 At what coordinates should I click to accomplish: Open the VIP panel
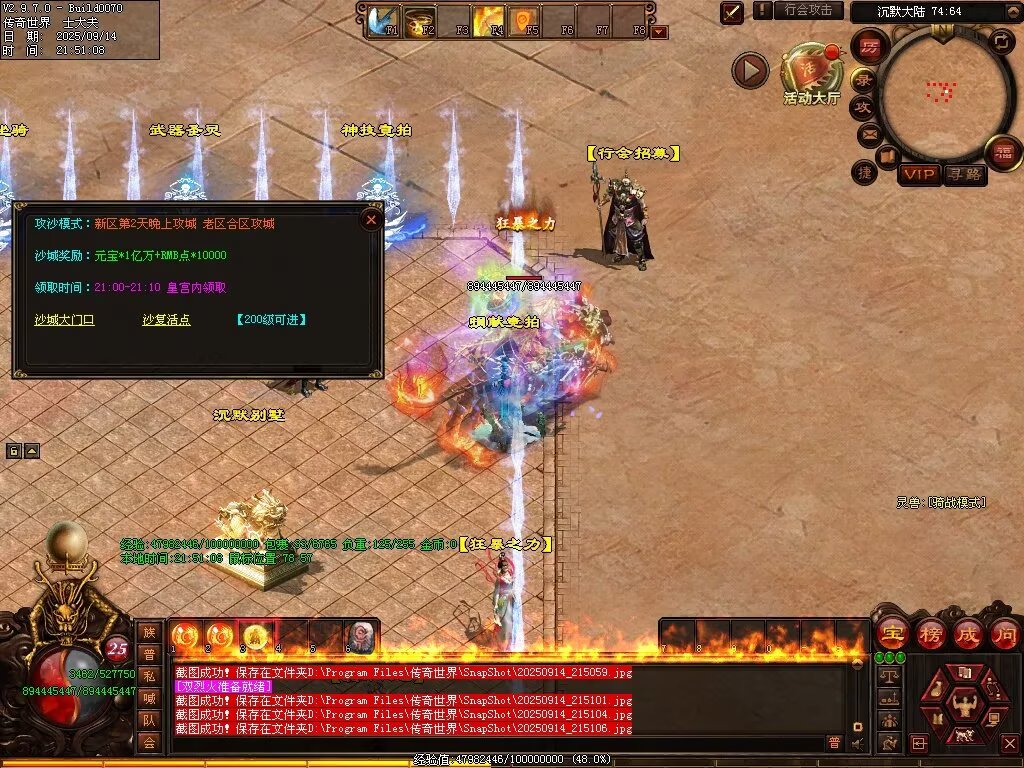click(918, 174)
